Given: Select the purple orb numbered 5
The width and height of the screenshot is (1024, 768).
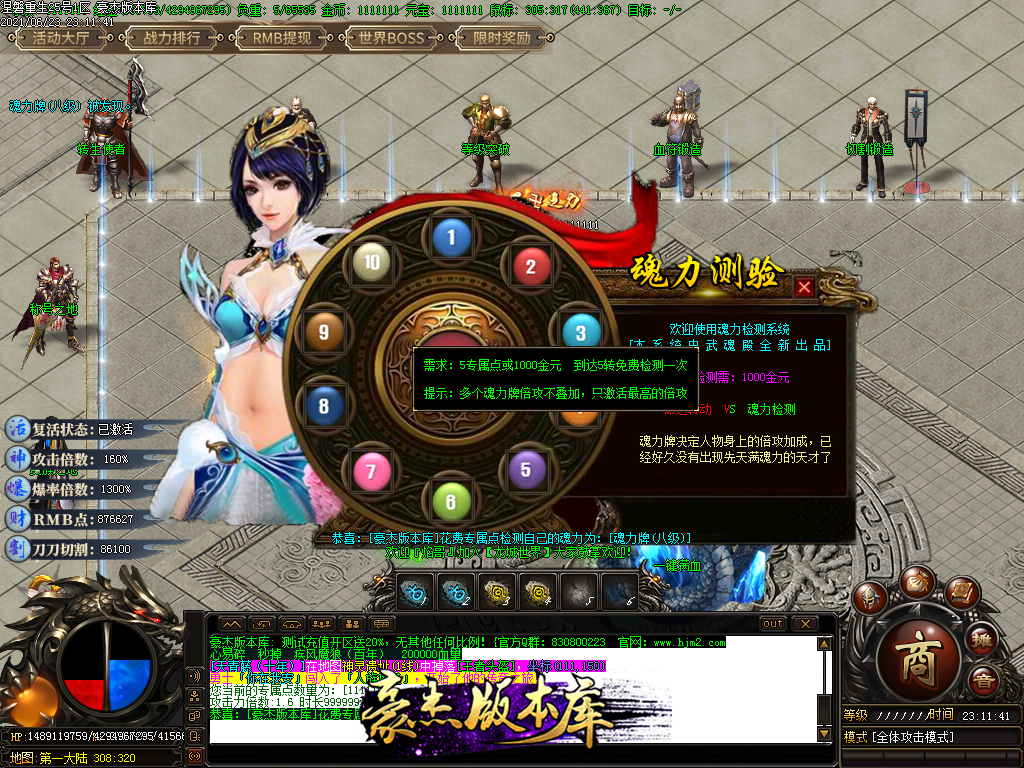Looking at the screenshot, I should pyautogui.click(x=526, y=468).
